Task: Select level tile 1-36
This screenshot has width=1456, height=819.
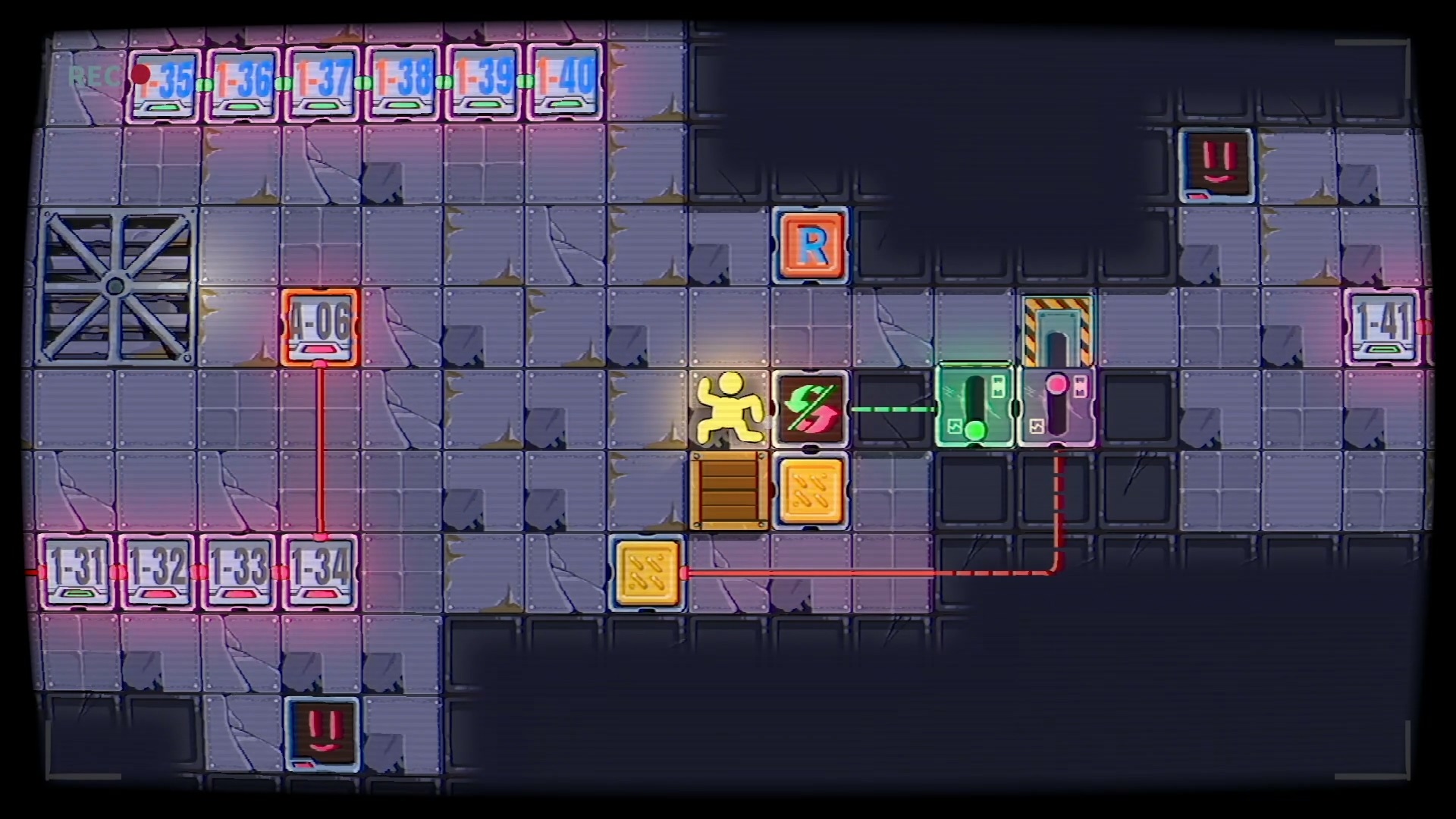Action: tap(243, 83)
